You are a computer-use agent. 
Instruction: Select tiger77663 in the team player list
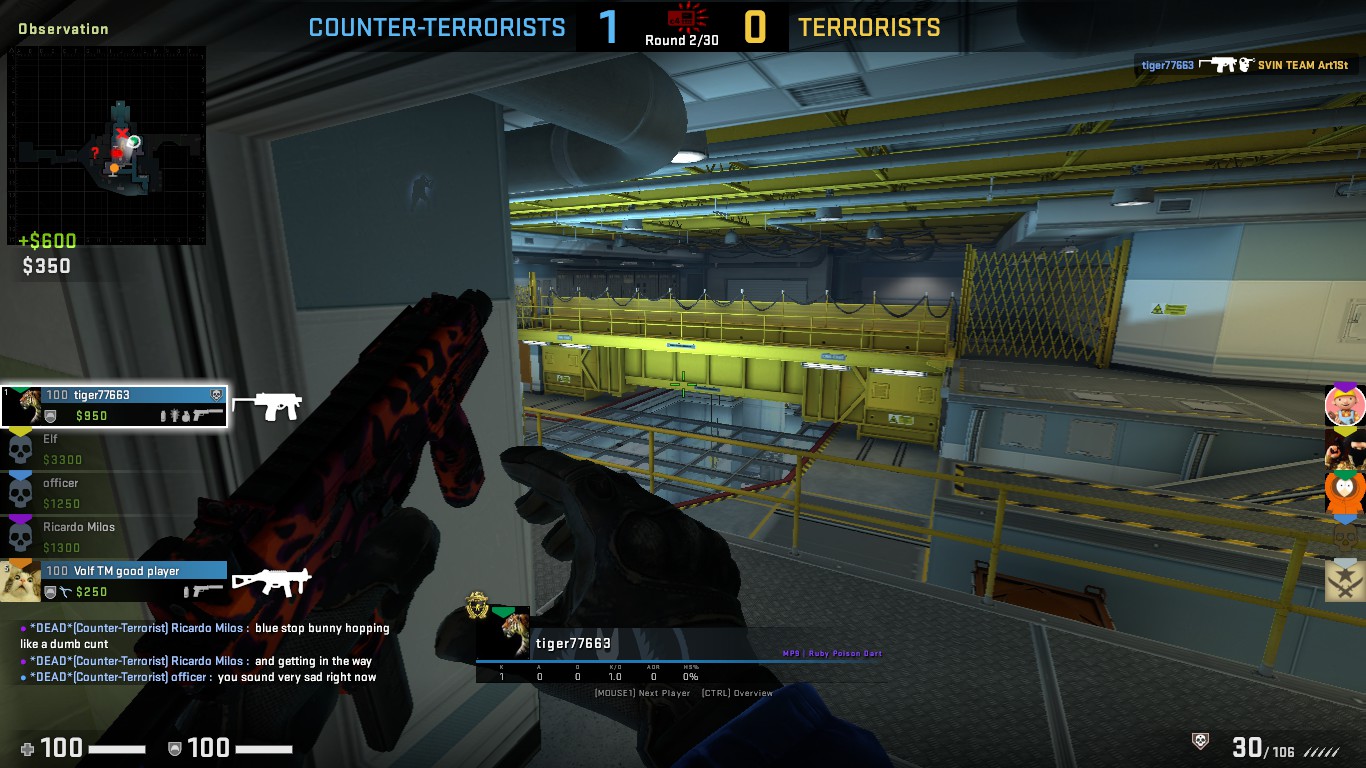114,405
